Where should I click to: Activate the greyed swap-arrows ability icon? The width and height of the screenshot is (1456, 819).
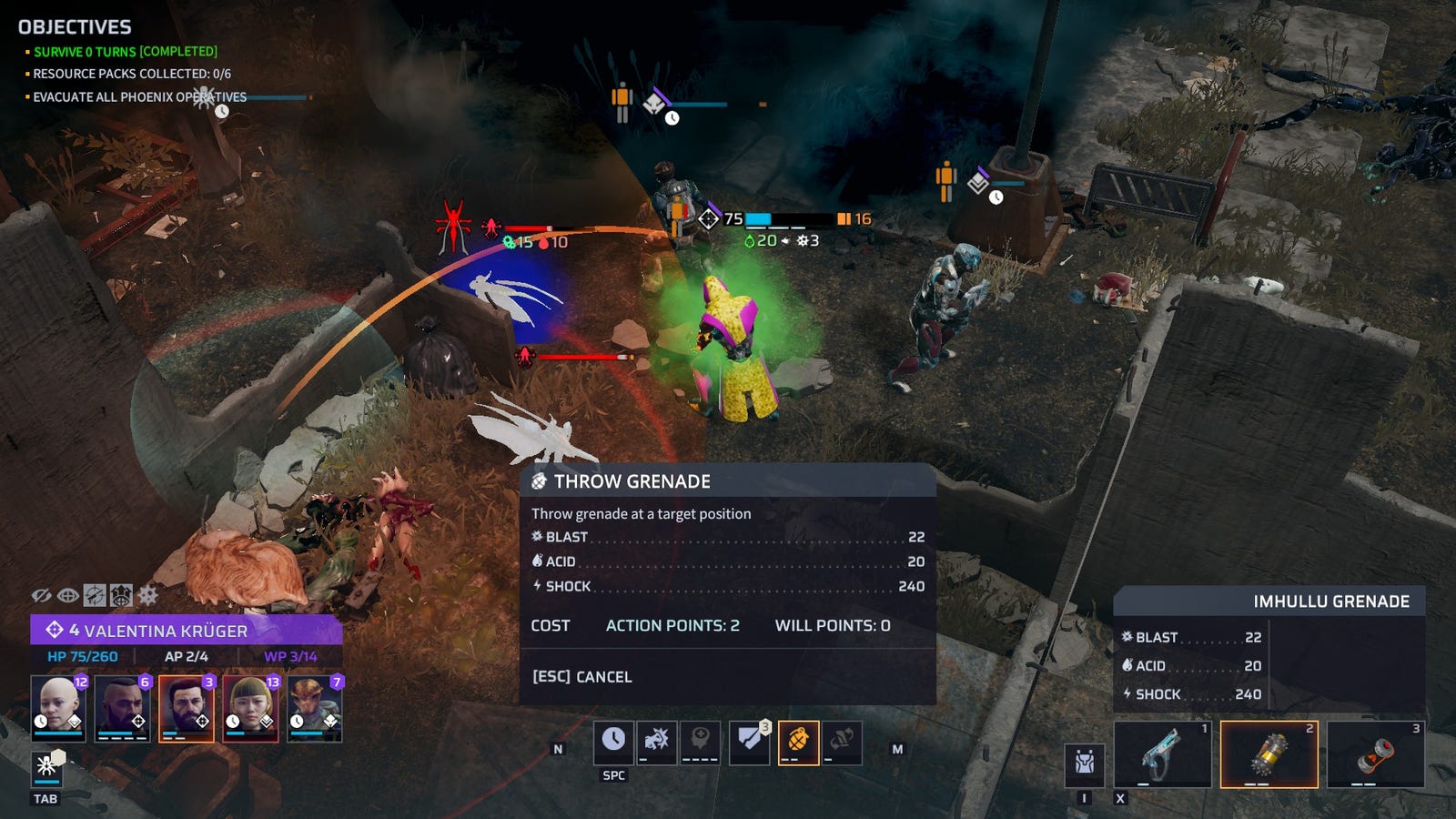(842, 743)
